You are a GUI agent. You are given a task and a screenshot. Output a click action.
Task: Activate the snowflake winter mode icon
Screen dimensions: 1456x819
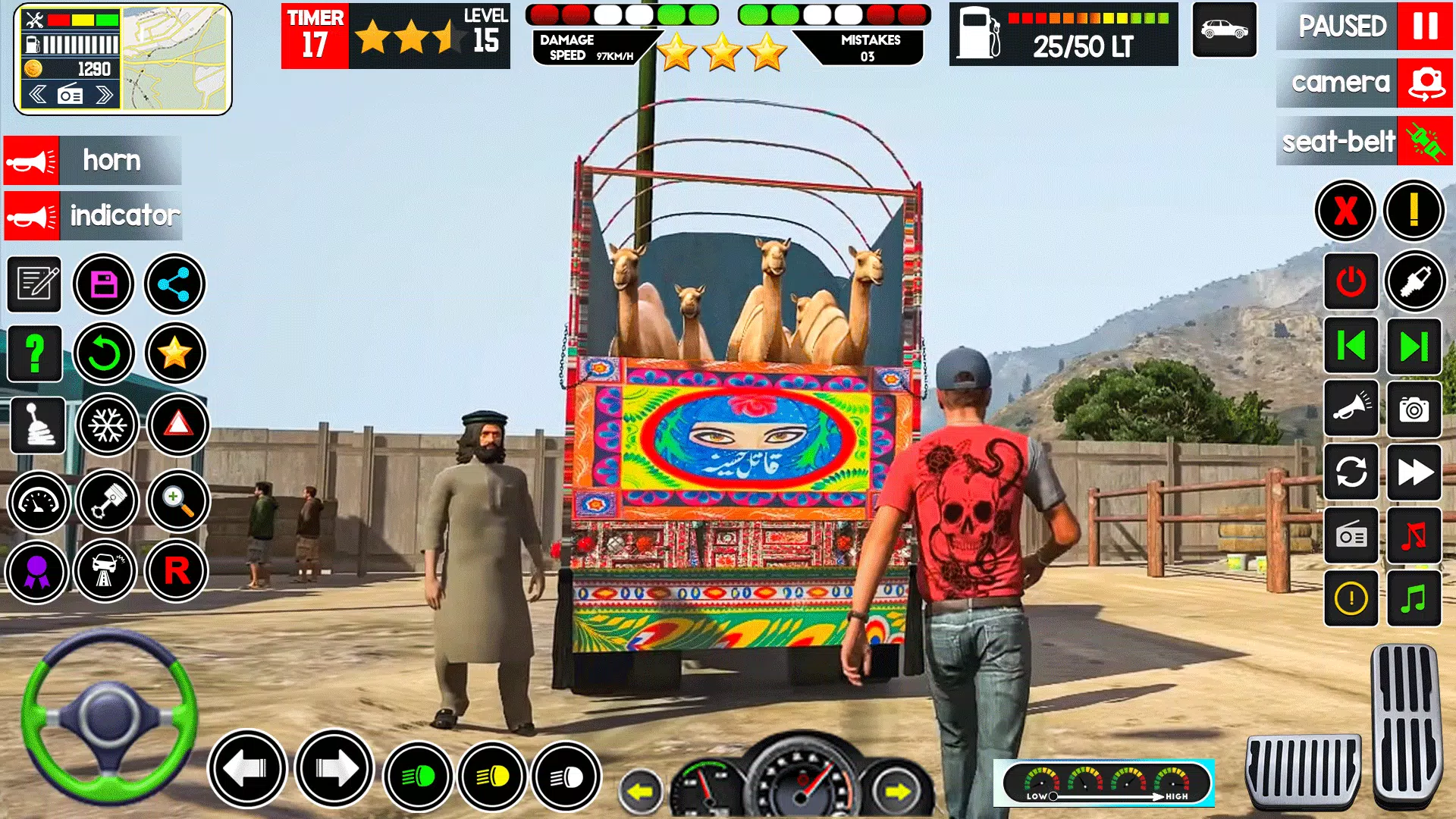click(106, 426)
